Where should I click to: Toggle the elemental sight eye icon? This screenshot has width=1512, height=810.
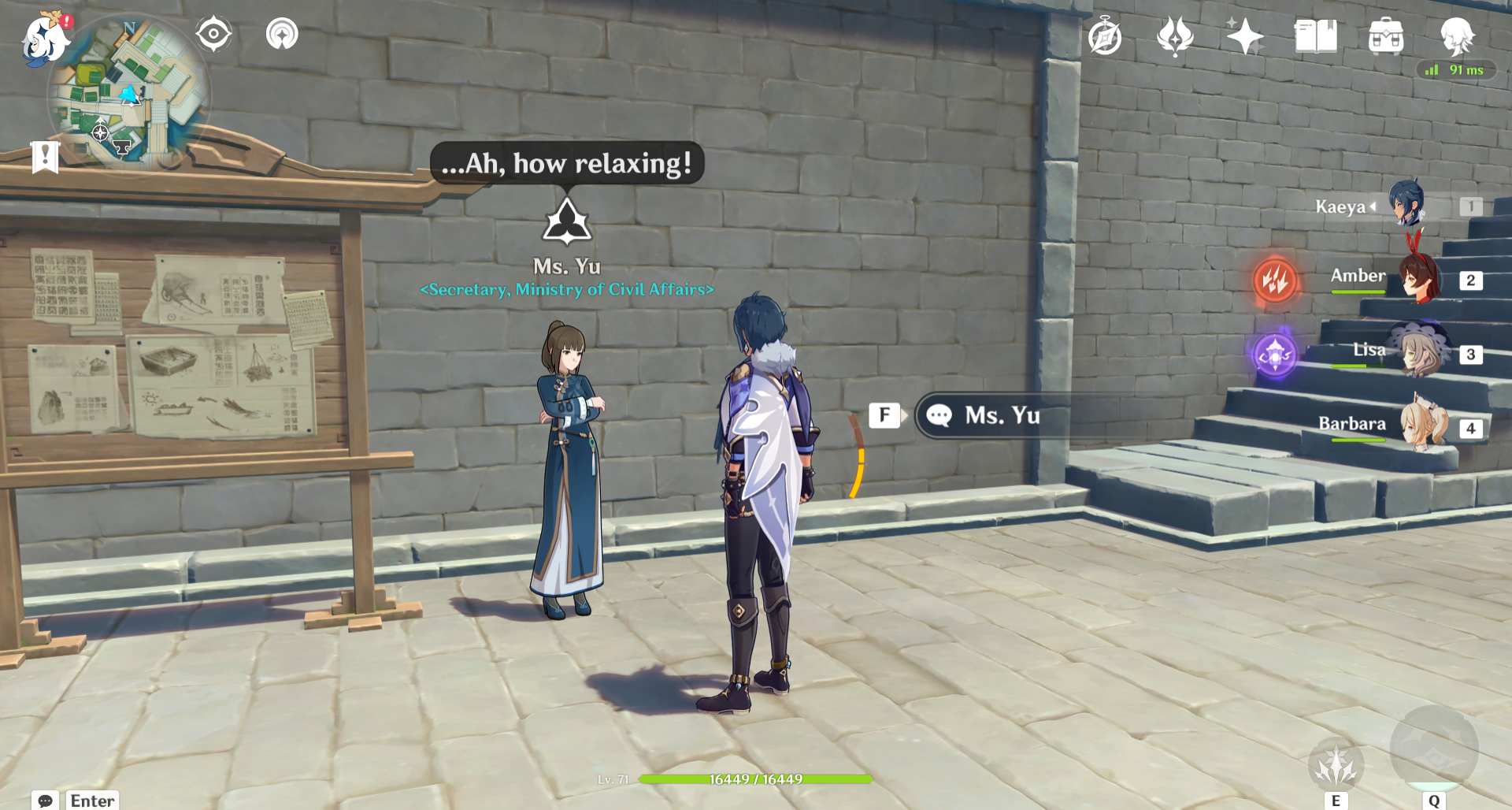click(x=213, y=35)
